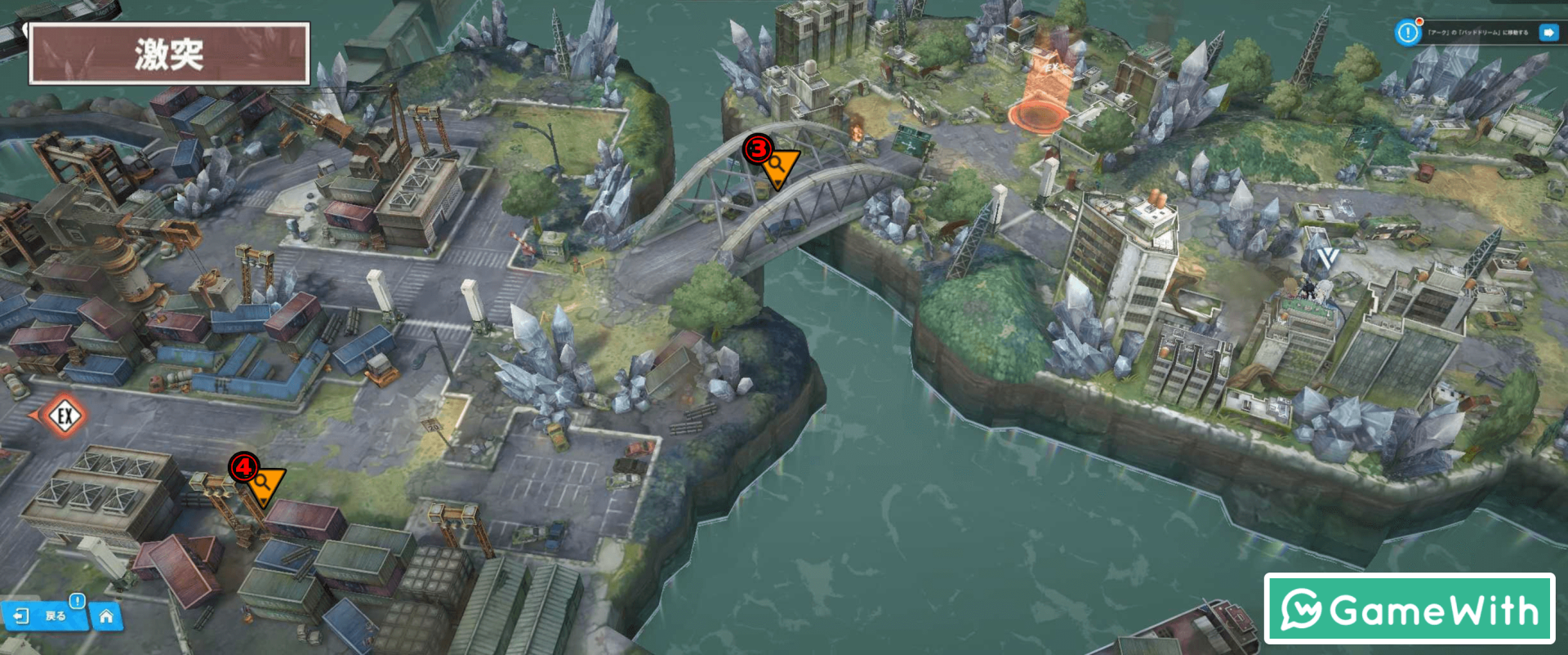Jump to the mission using the blue arrow

[x=1548, y=33]
